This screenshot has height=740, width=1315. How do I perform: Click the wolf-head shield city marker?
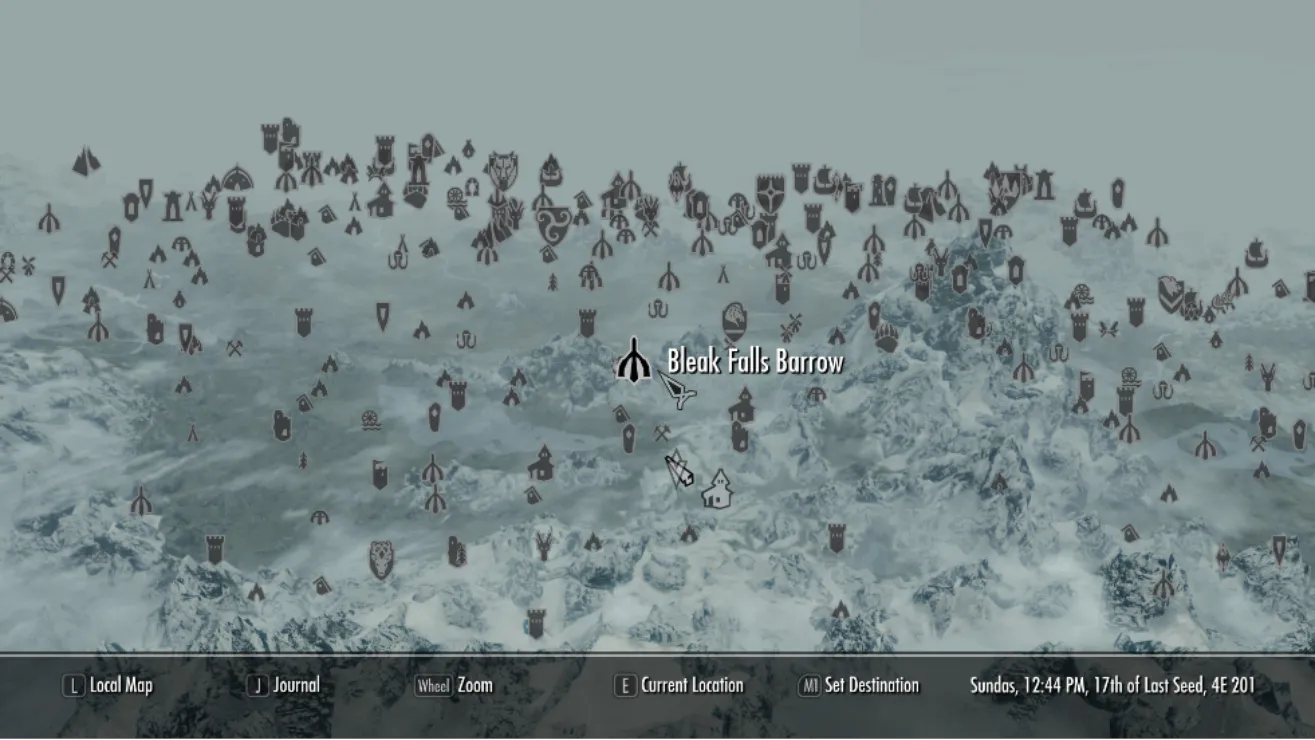click(501, 169)
